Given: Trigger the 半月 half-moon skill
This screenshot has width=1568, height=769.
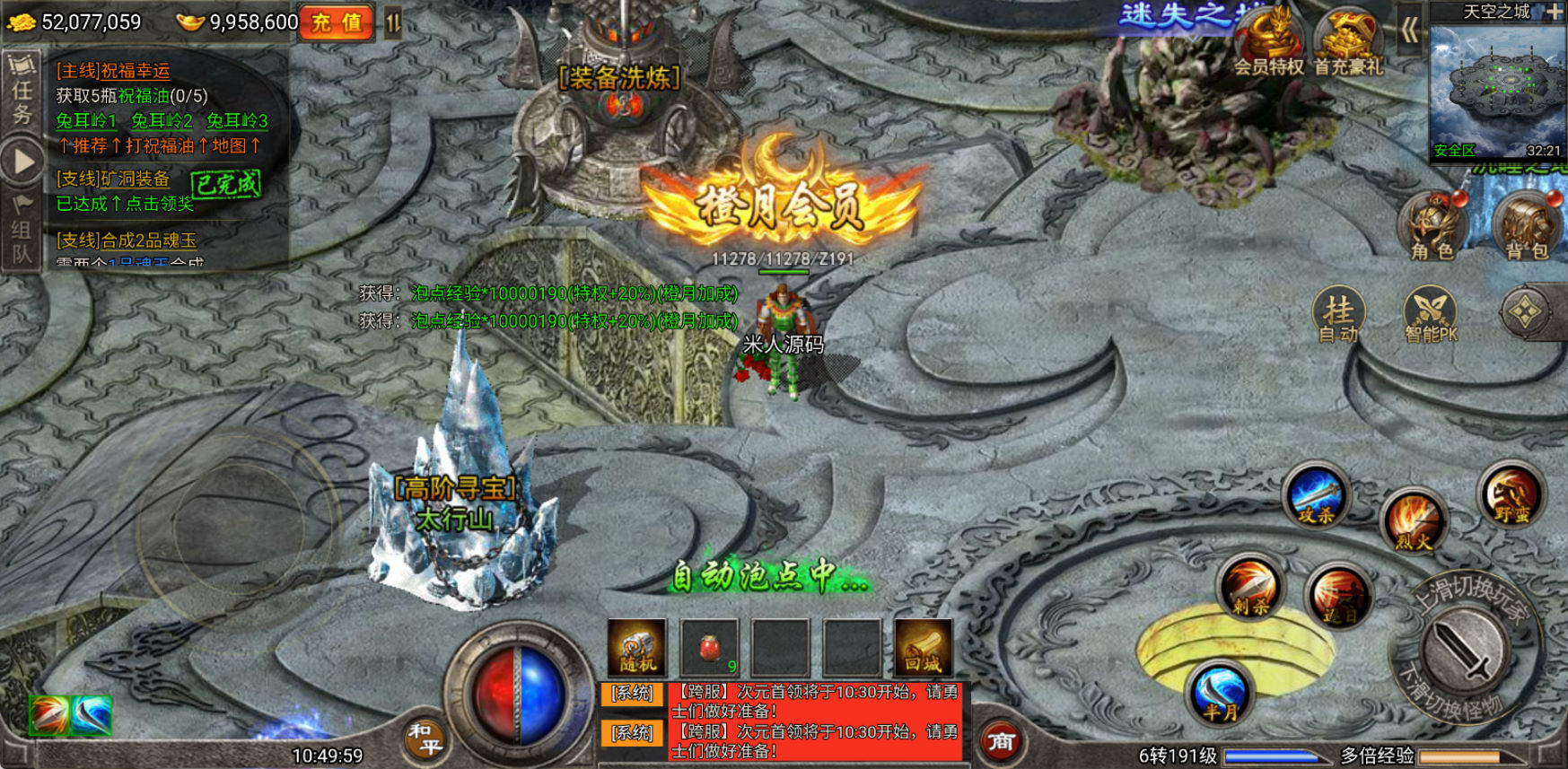Looking at the screenshot, I should [1219, 694].
